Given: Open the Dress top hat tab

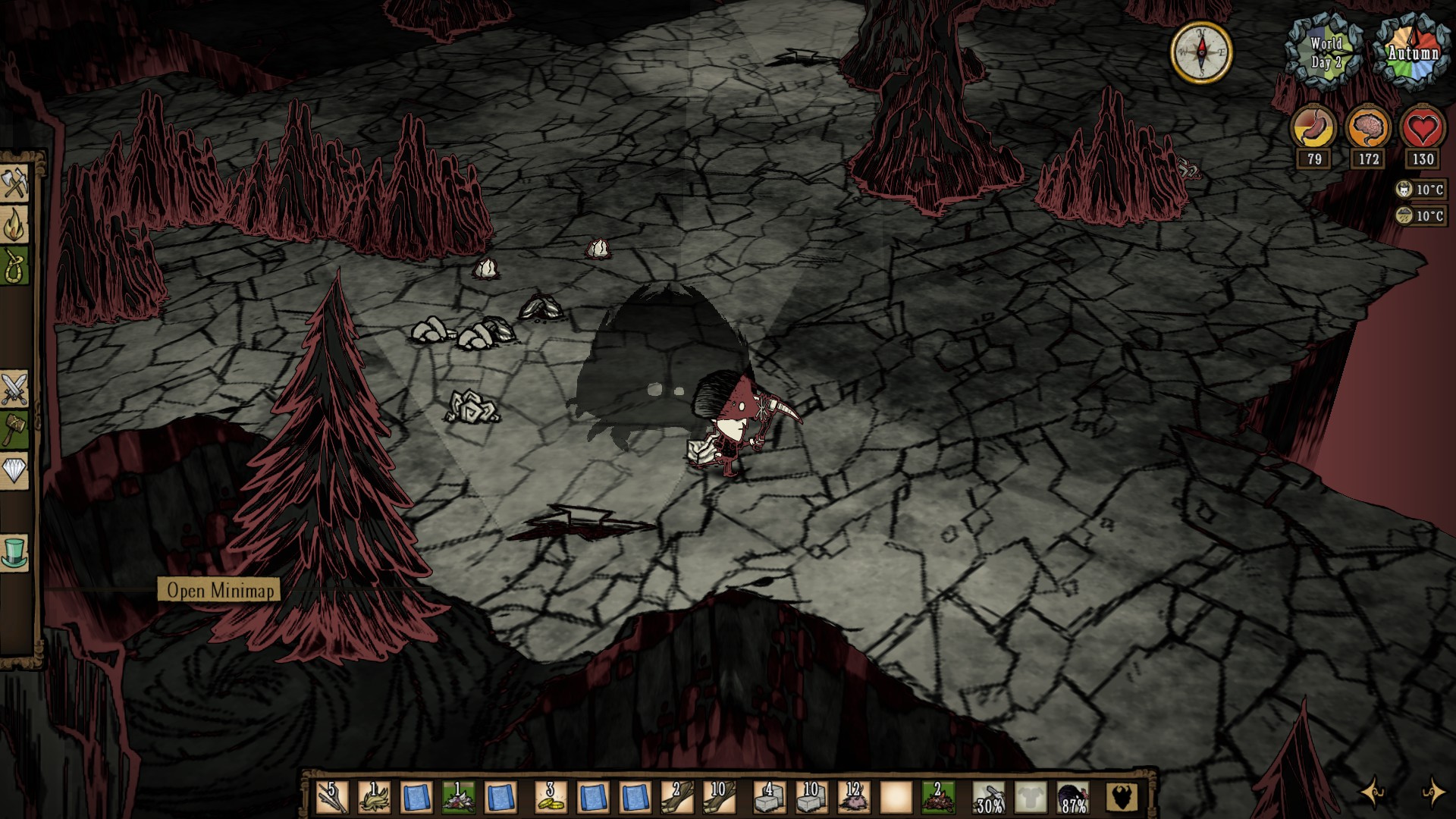Looking at the screenshot, I should point(15,552).
